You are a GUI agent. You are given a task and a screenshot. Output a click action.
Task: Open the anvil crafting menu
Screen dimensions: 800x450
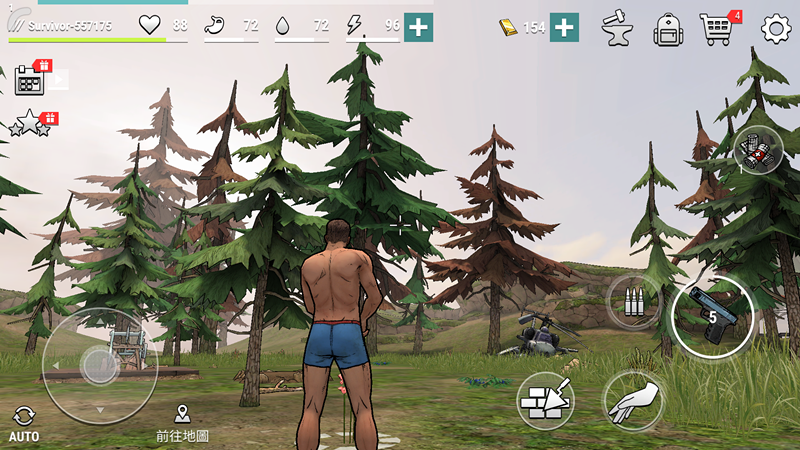point(617,29)
